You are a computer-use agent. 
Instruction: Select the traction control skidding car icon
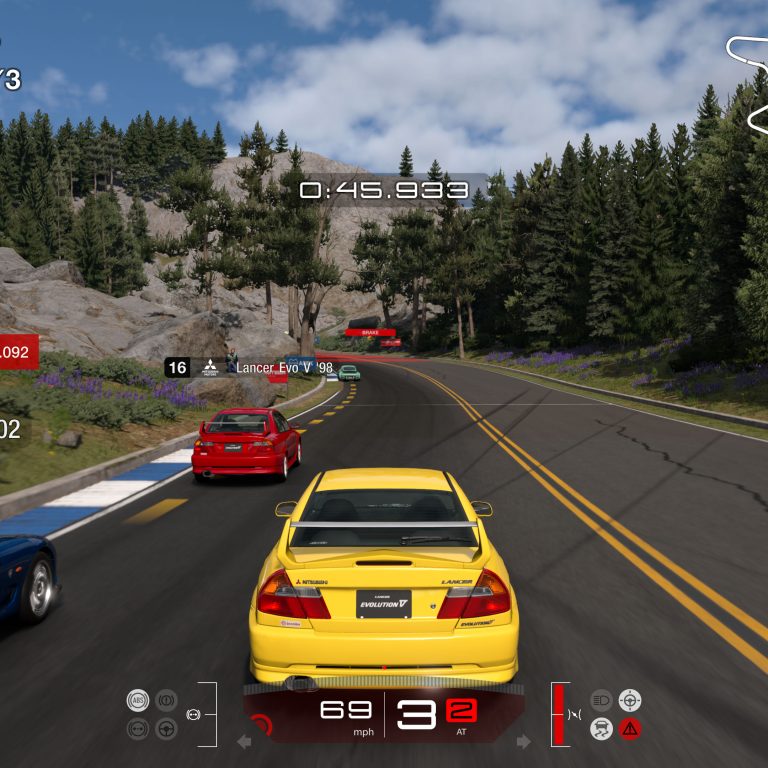point(601,729)
